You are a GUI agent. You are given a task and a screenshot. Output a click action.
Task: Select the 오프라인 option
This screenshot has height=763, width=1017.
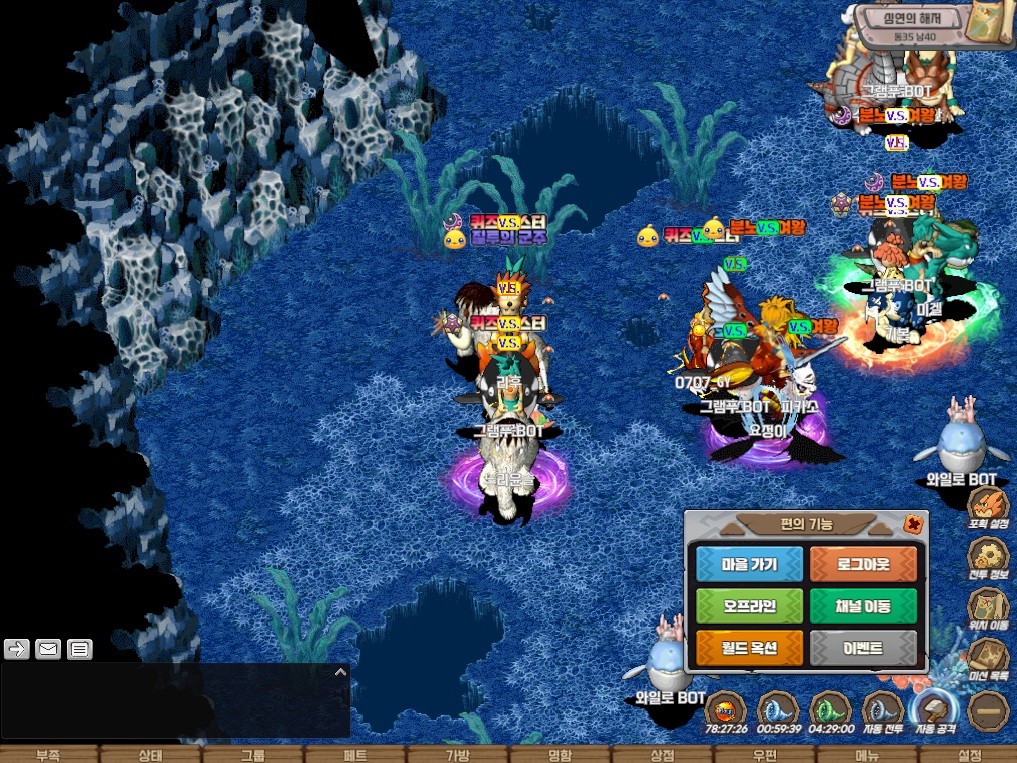(749, 606)
